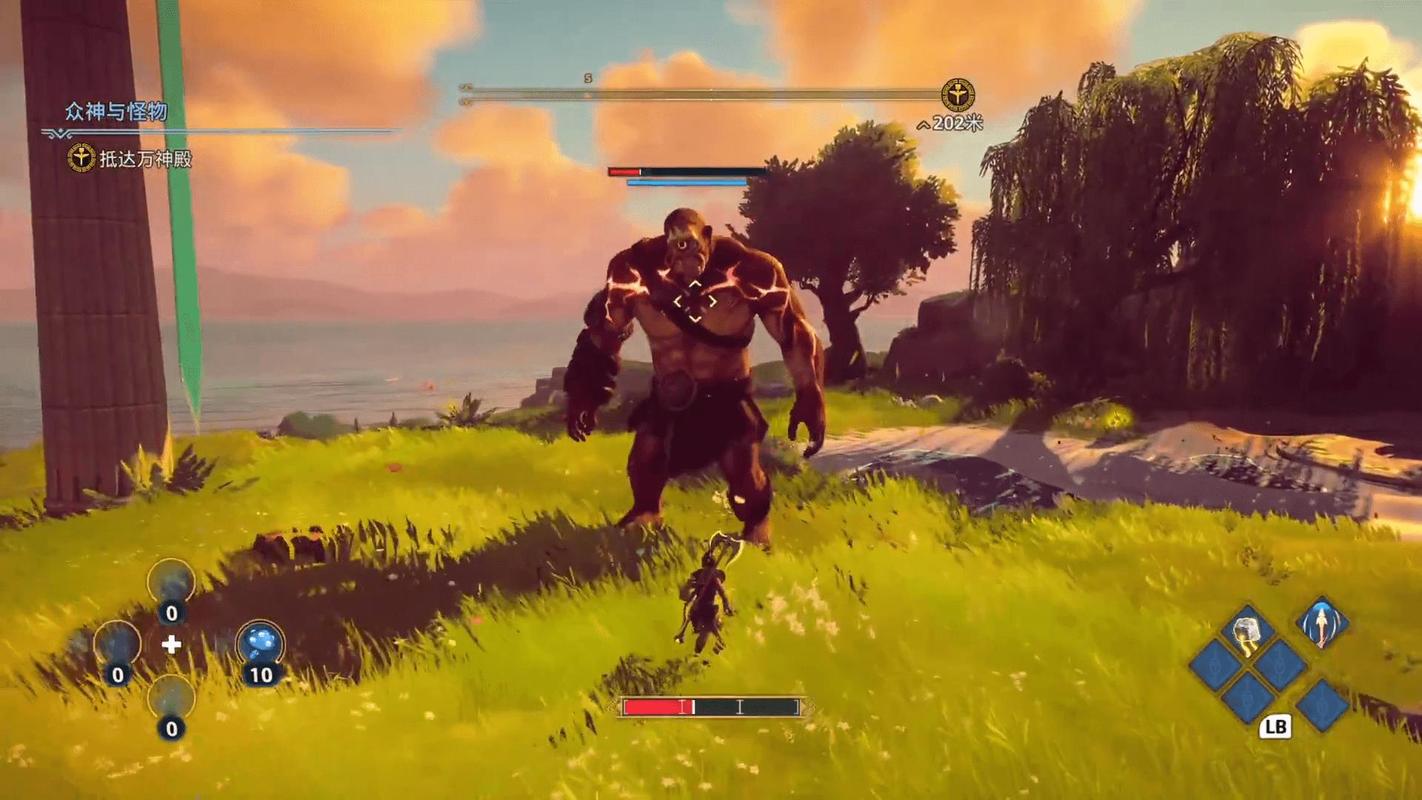The height and width of the screenshot is (800, 1422).
Task: Activate the hammer godly power icon
Action: [x=1248, y=632]
